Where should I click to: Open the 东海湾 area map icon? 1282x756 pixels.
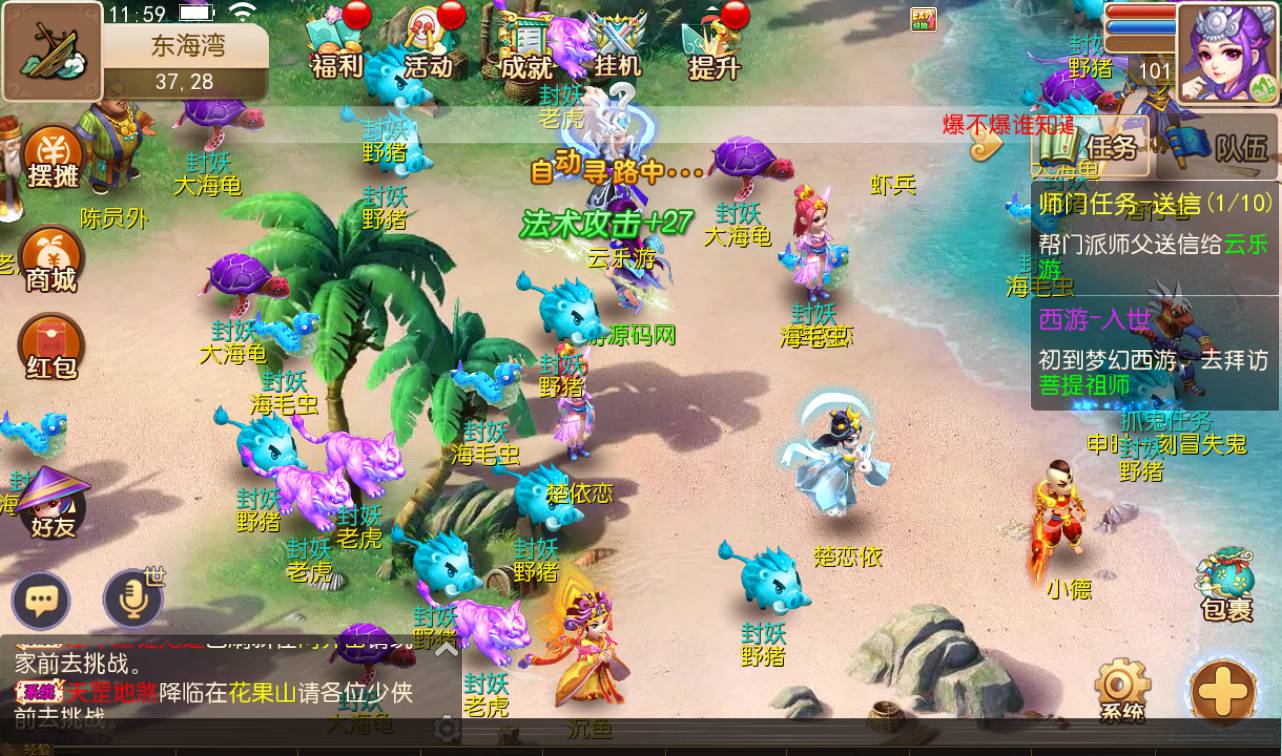click(52, 51)
